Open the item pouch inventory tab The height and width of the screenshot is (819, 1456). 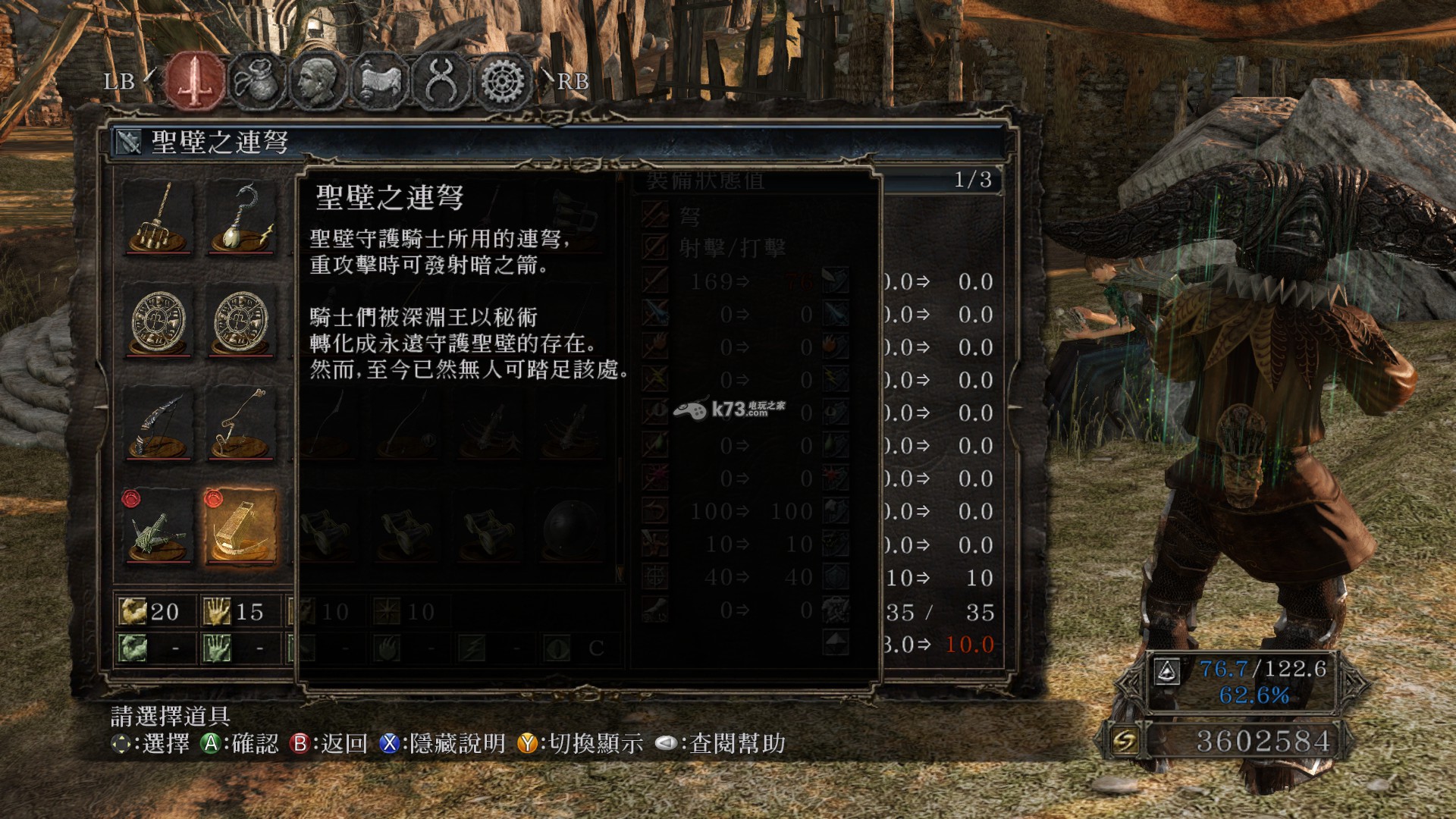(256, 80)
